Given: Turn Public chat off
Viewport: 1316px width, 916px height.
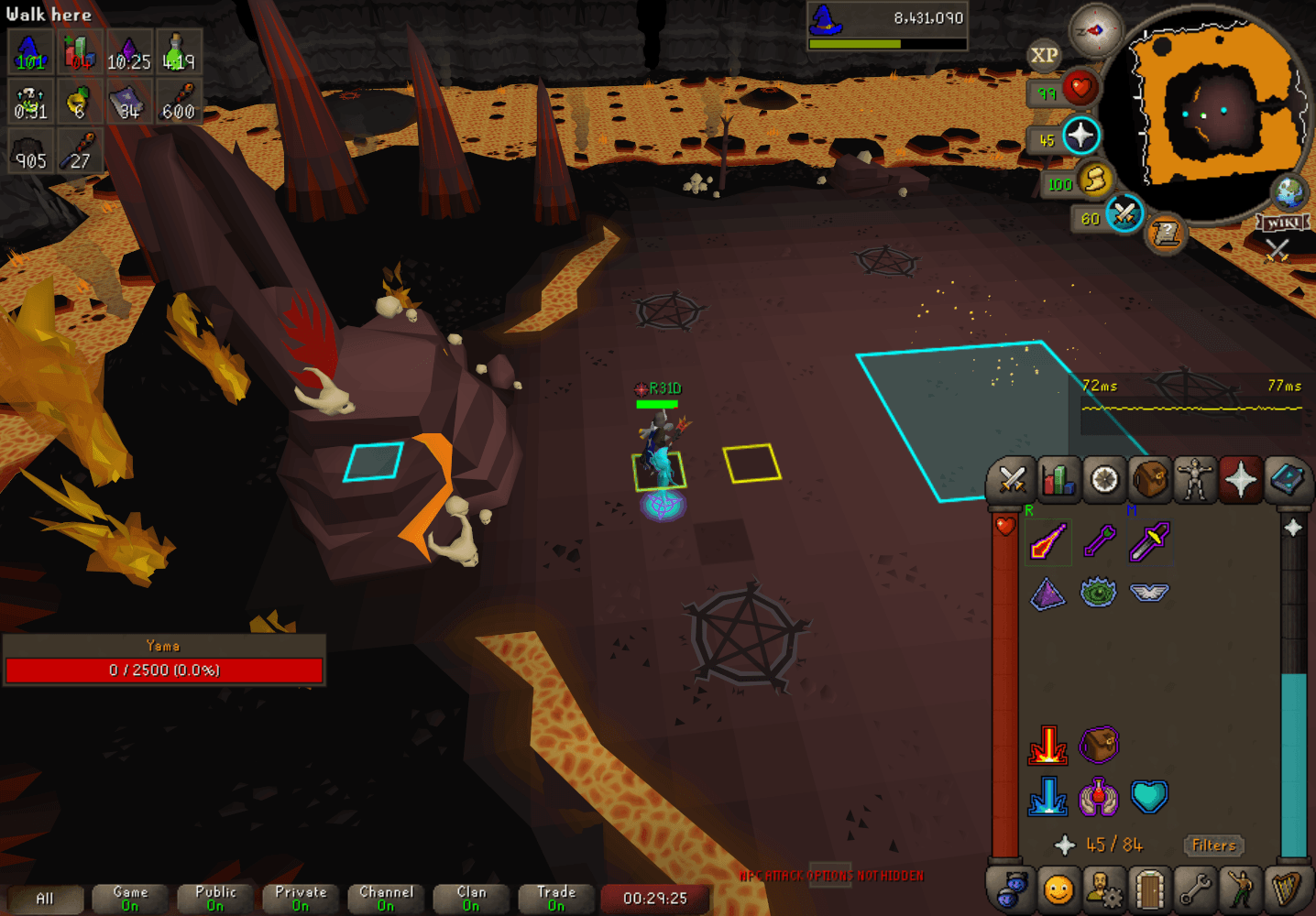Looking at the screenshot, I should click(x=214, y=898).
